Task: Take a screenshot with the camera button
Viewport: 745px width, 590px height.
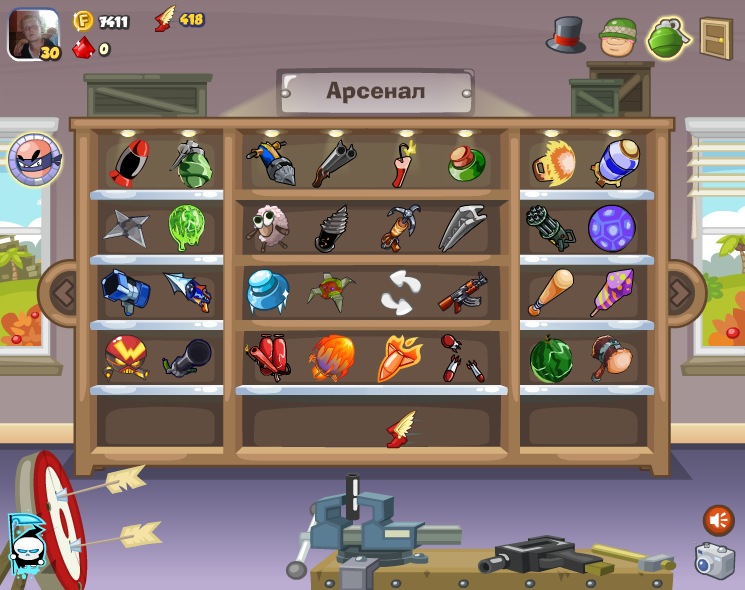Action: tap(715, 561)
